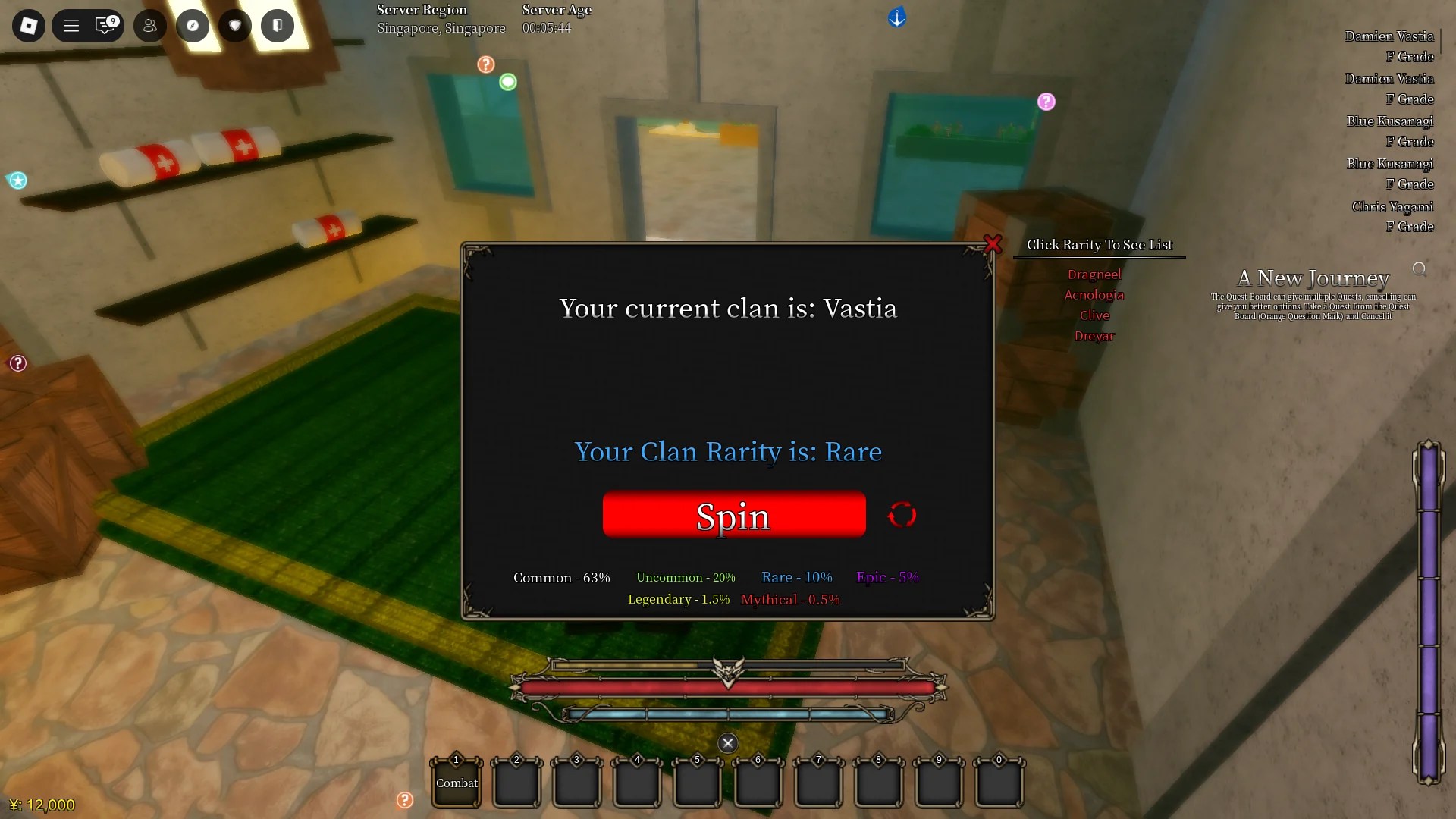Open chat with 9 unread messages

tap(105, 25)
